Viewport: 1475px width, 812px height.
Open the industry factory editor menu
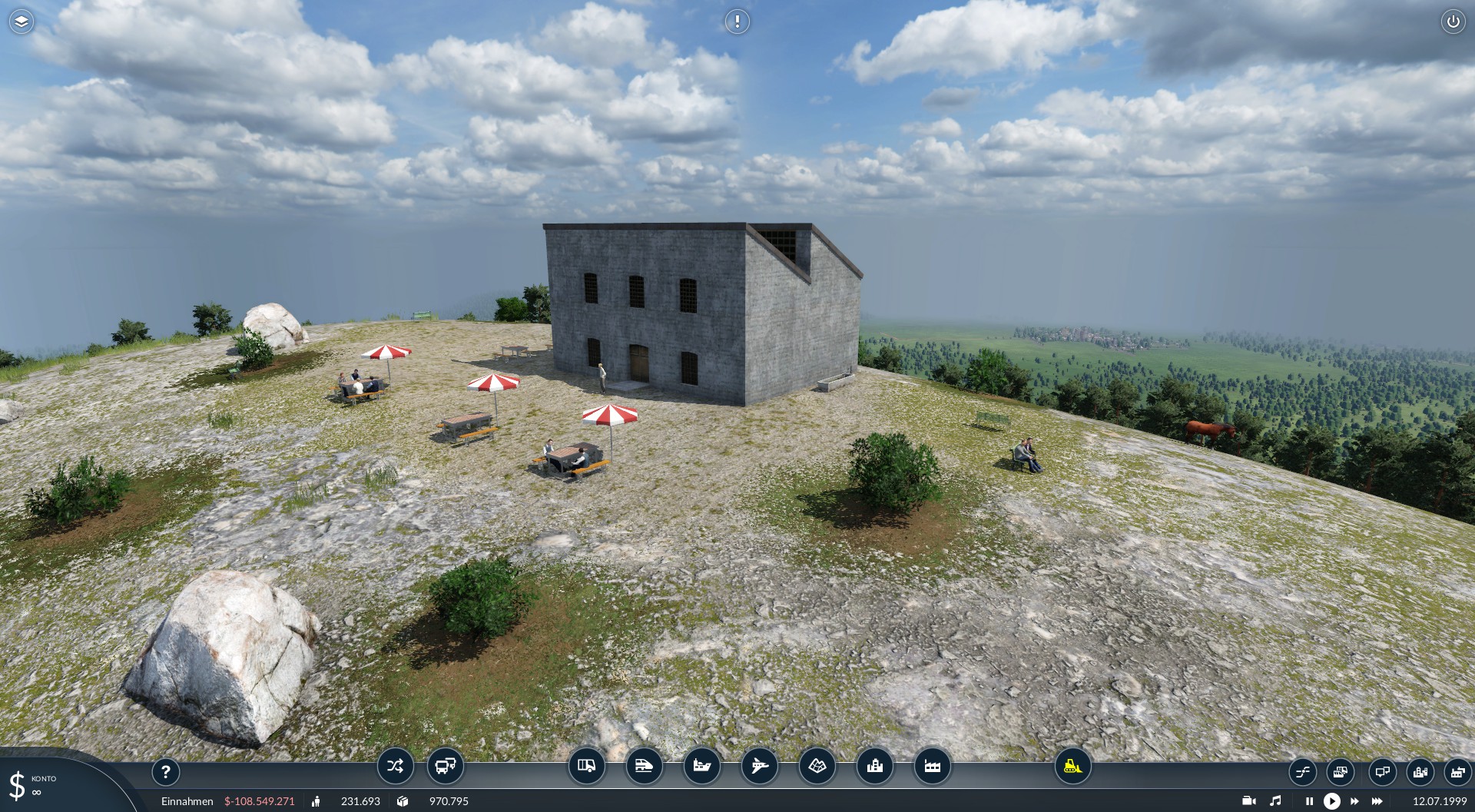point(933,766)
